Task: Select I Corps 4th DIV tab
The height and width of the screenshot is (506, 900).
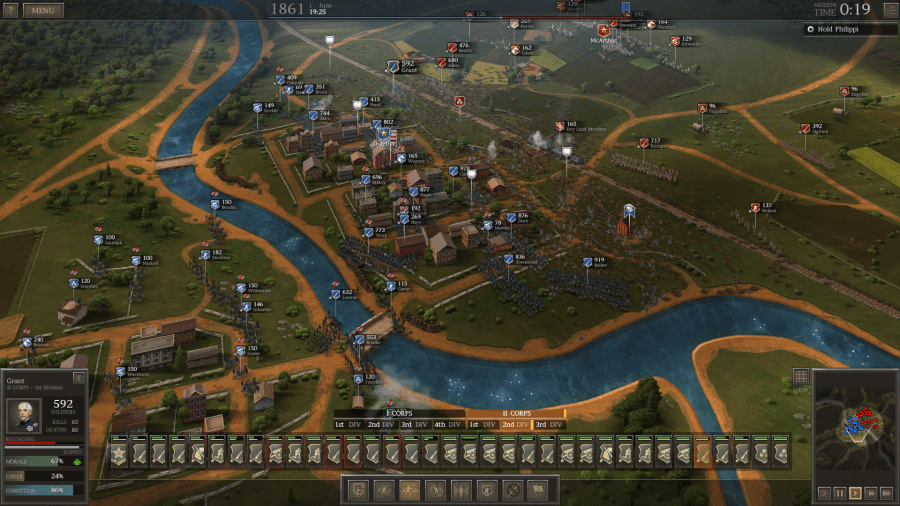Action: coord(447,425)
